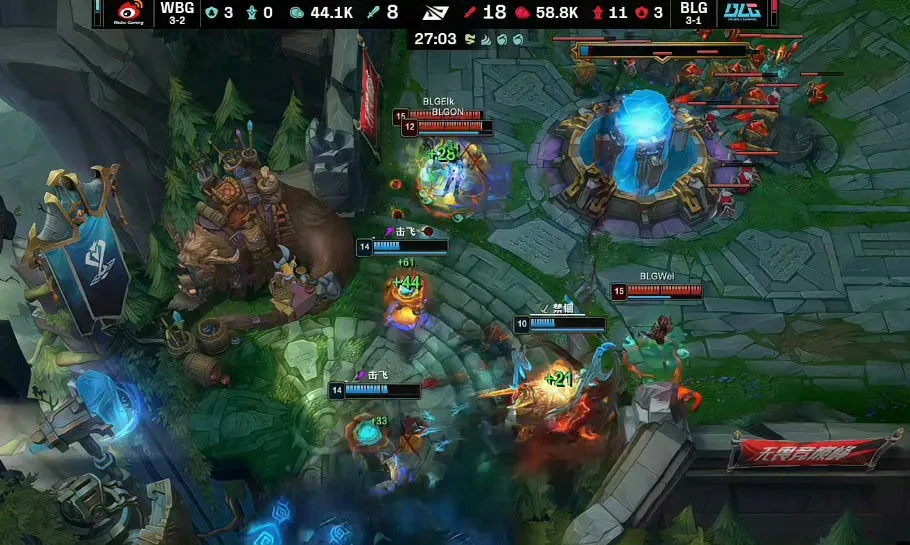
Task: Click the WBG team logo
Action: (129, 13)
